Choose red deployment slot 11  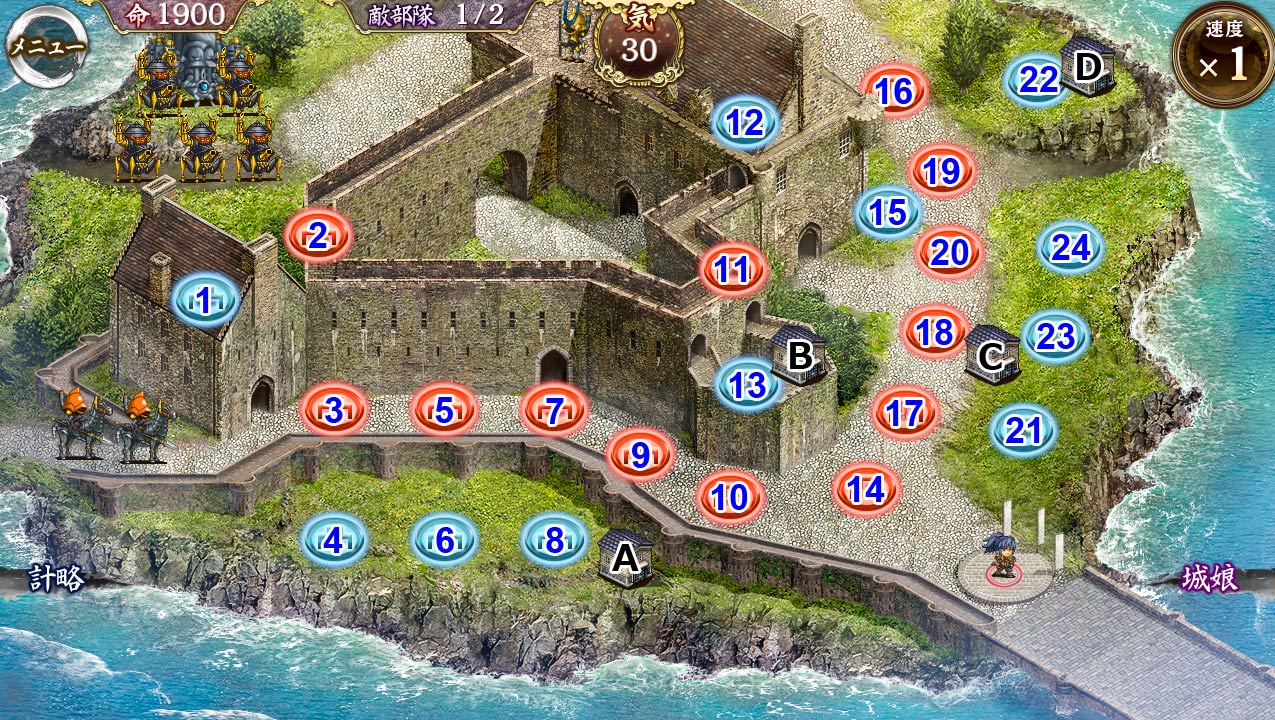coord(733,269)
